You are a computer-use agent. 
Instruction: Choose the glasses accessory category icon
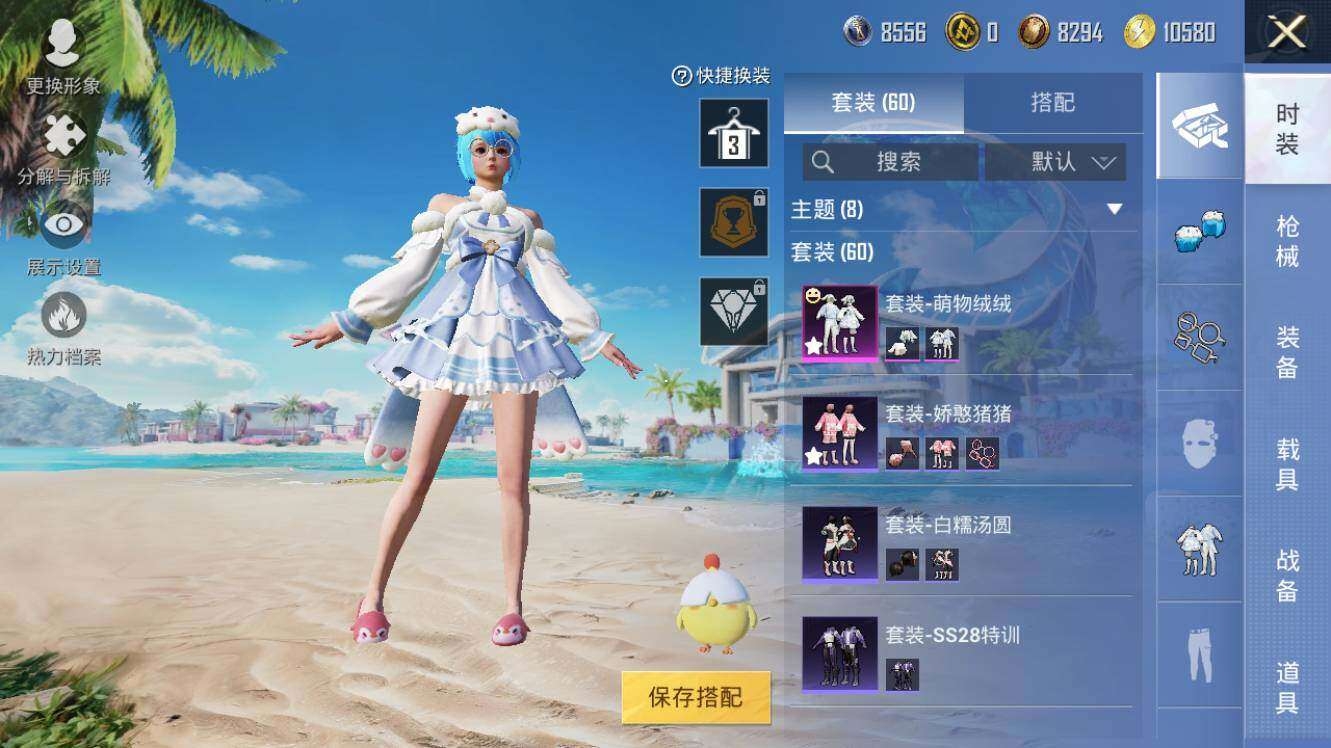pyautogui.click(x=1199, y=337)
